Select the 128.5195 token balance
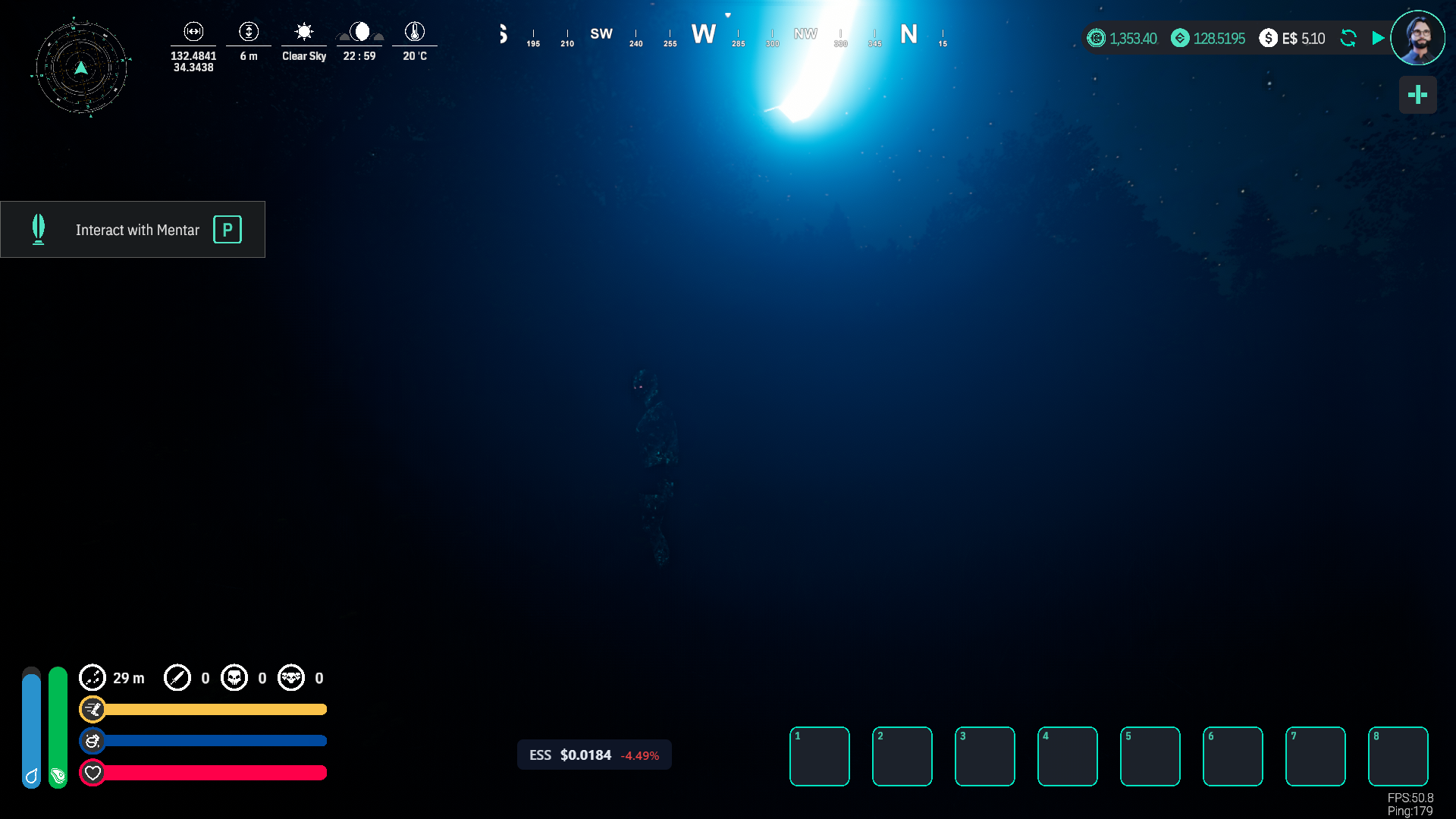This screenshot has height=819, width=1456. (x=1208, y=38)
